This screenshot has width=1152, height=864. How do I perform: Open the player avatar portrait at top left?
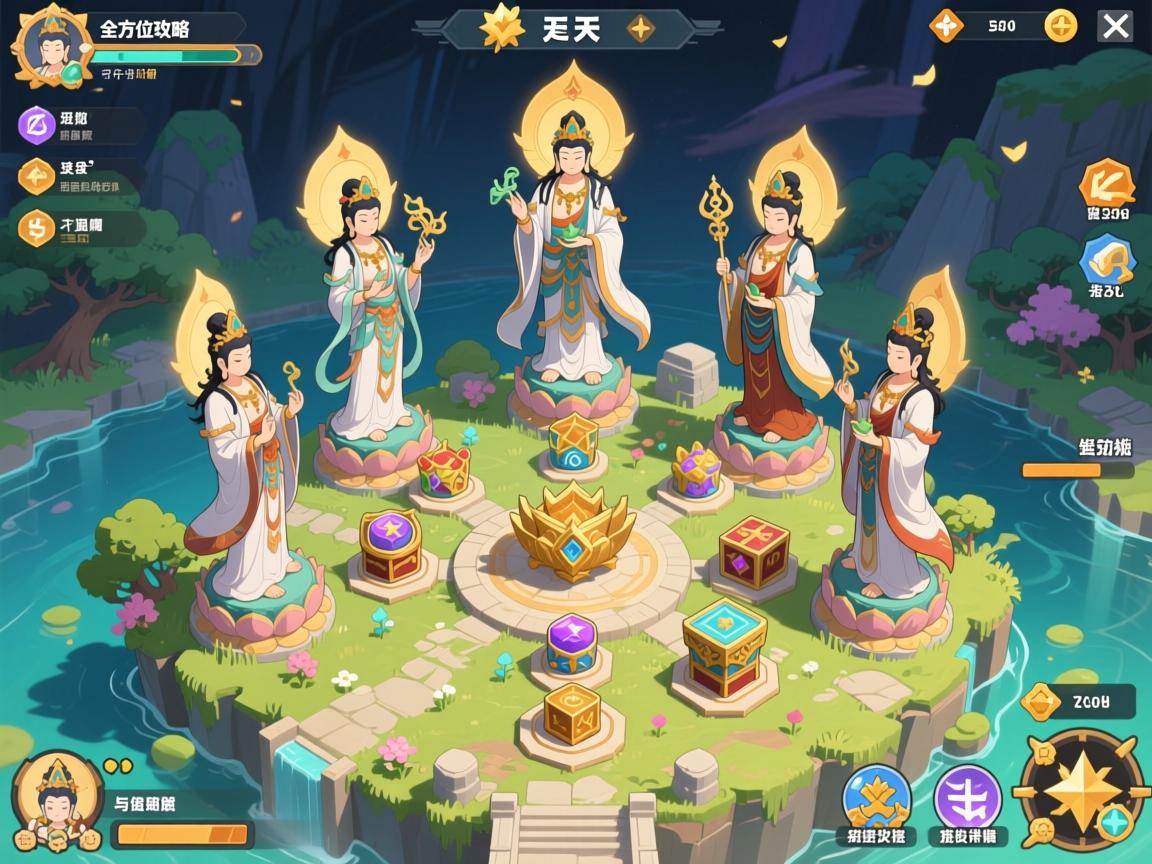pyautogui.click(x=51, y=47)
